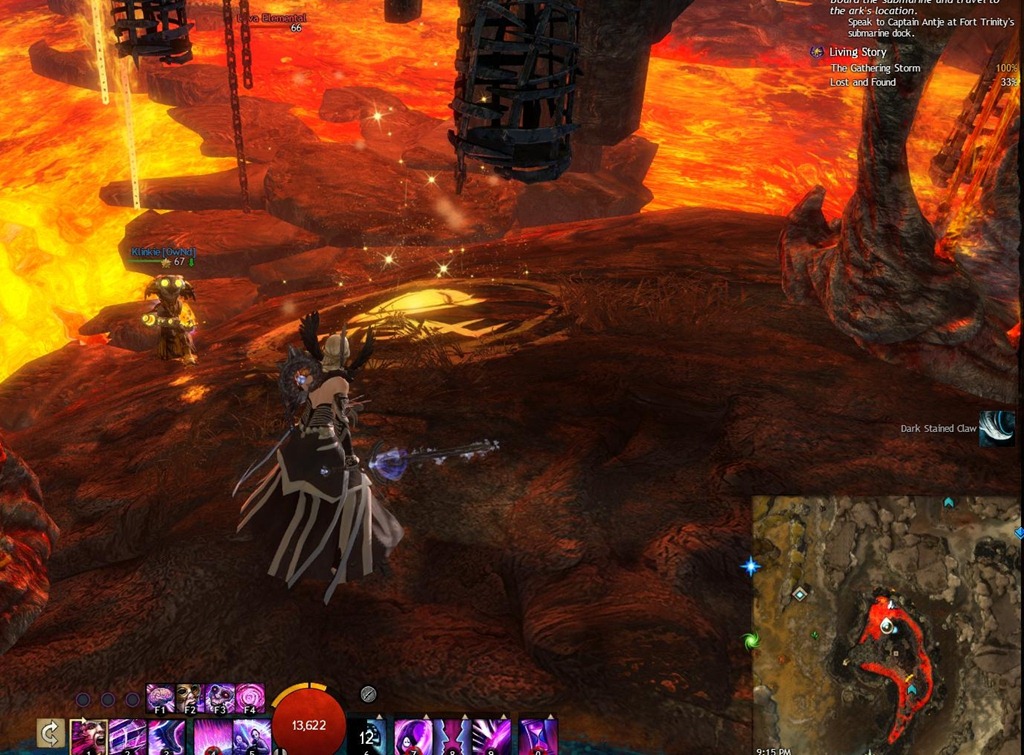Trigger the F3 masked face shatter skill
This screenshot has height=755, width=1024.
[220, 698]
